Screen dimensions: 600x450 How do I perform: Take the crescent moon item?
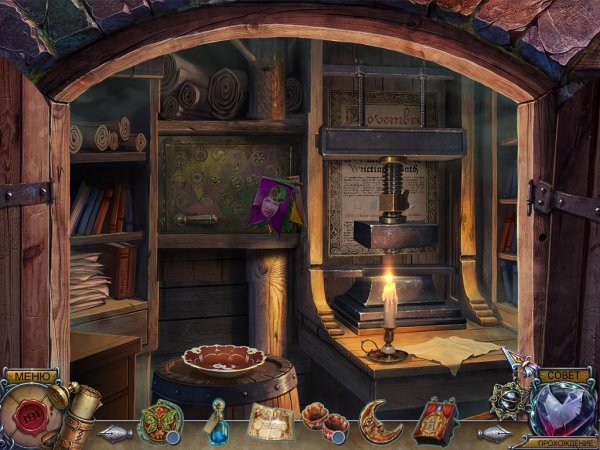click(x=380, y=420)
